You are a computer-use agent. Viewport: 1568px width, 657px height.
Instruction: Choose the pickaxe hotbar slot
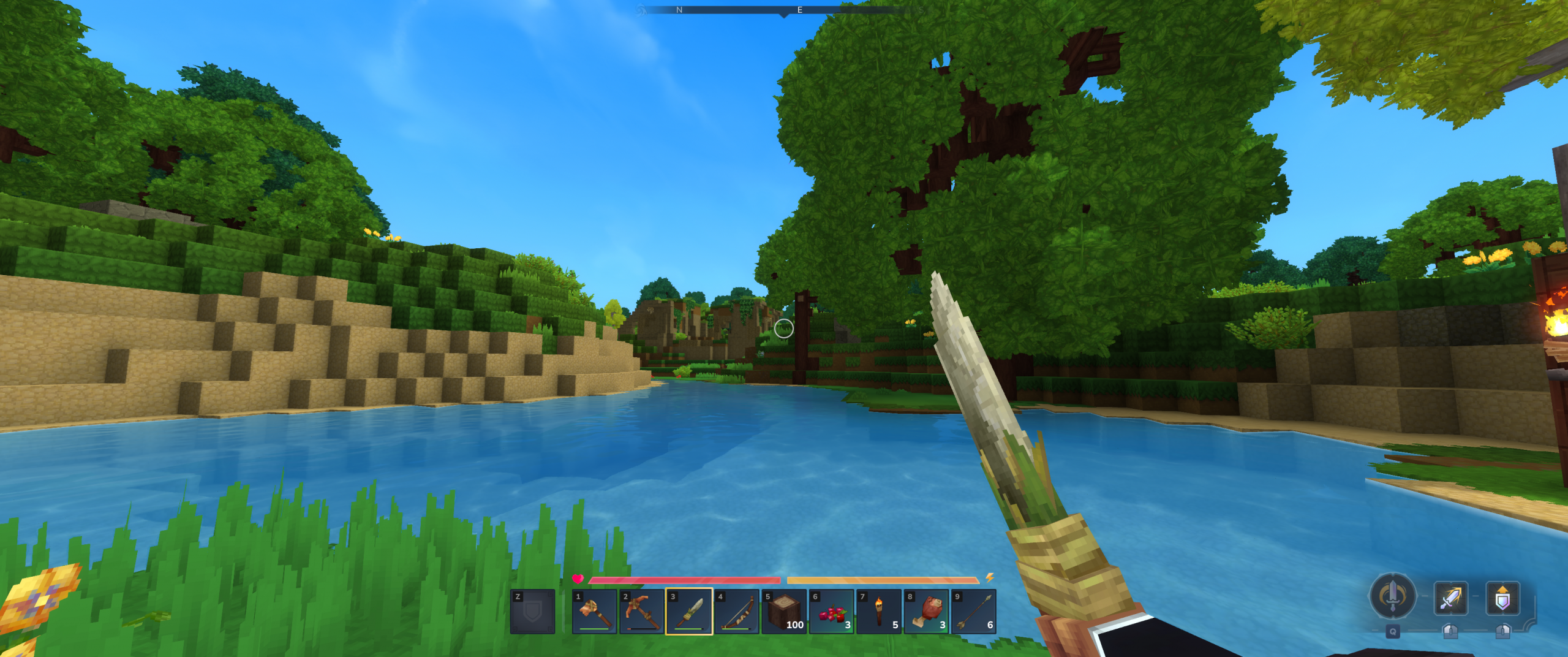click(x=641, y=612)
